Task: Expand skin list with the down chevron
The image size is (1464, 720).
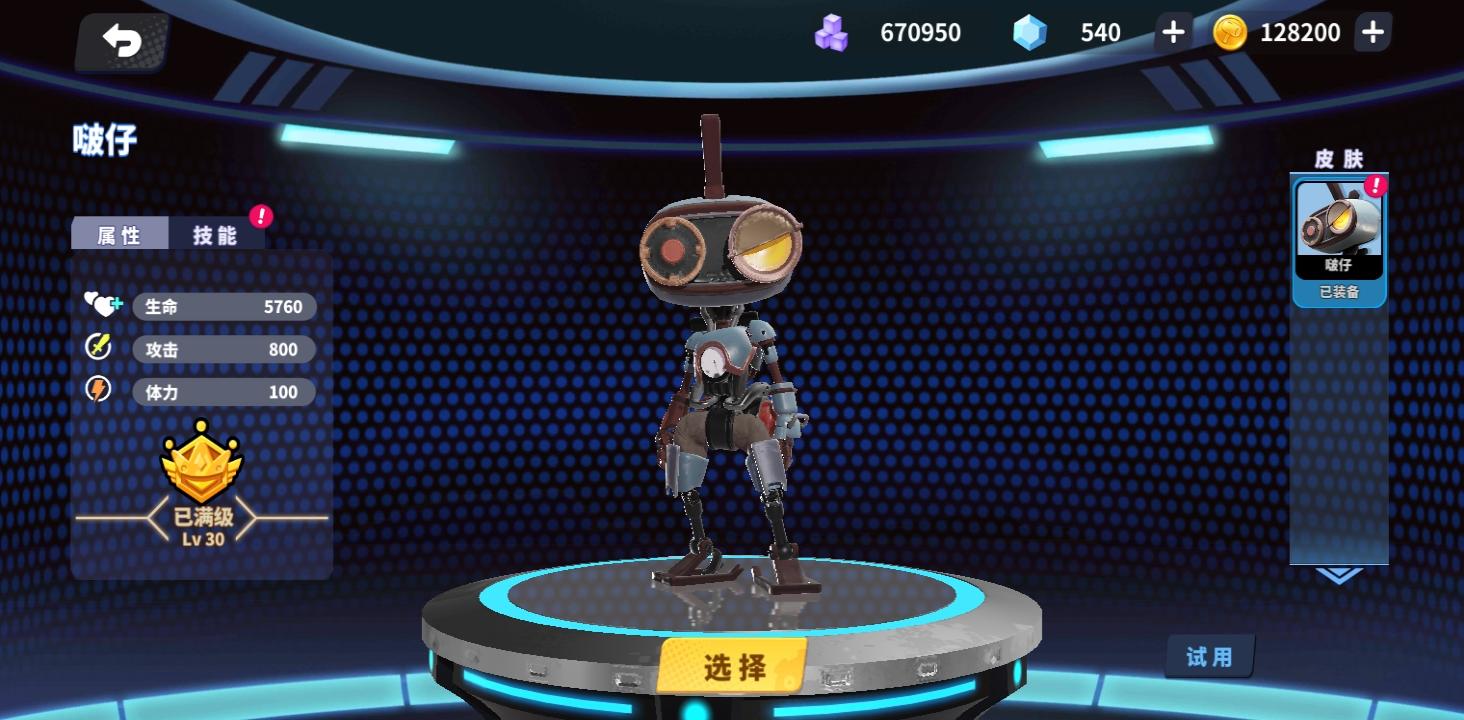Action: tap(1339, 574)
